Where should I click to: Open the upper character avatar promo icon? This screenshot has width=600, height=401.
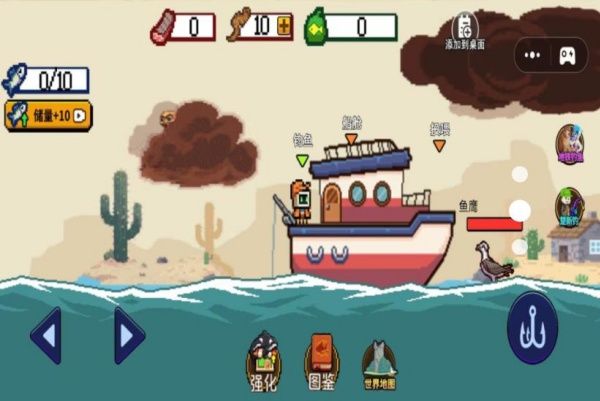tap(570, 142)
